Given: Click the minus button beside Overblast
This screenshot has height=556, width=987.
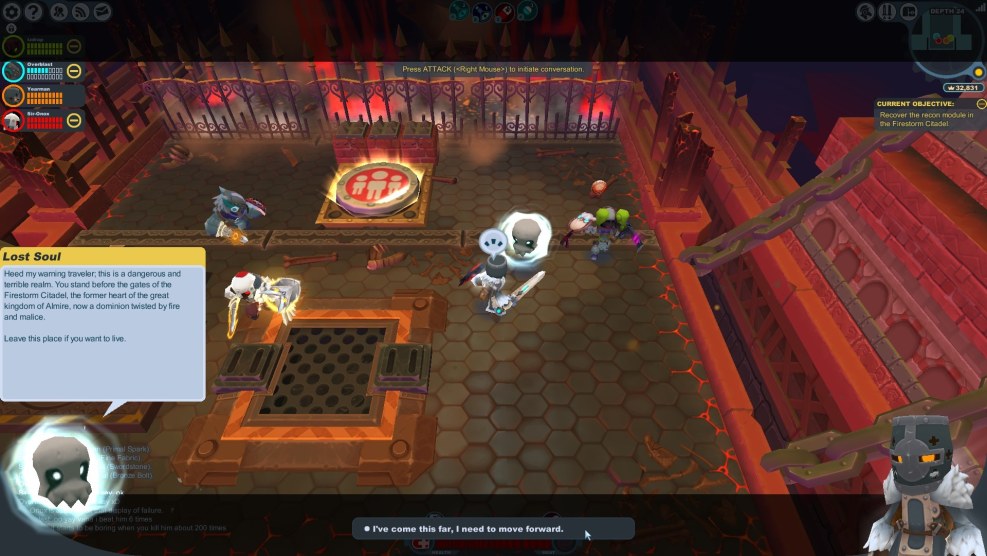Looking at the screenshot, I should point(74,71).
